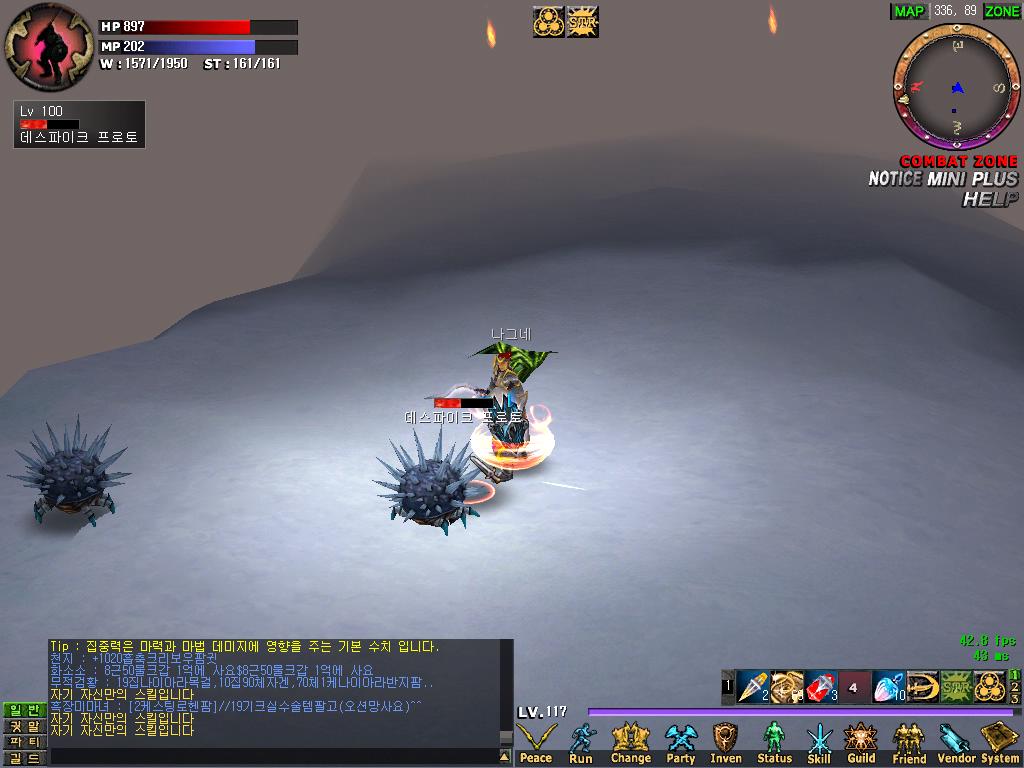This screenshot has height=768, width=1024.
Task: Open the Guild panel
Action: [861, 743]
